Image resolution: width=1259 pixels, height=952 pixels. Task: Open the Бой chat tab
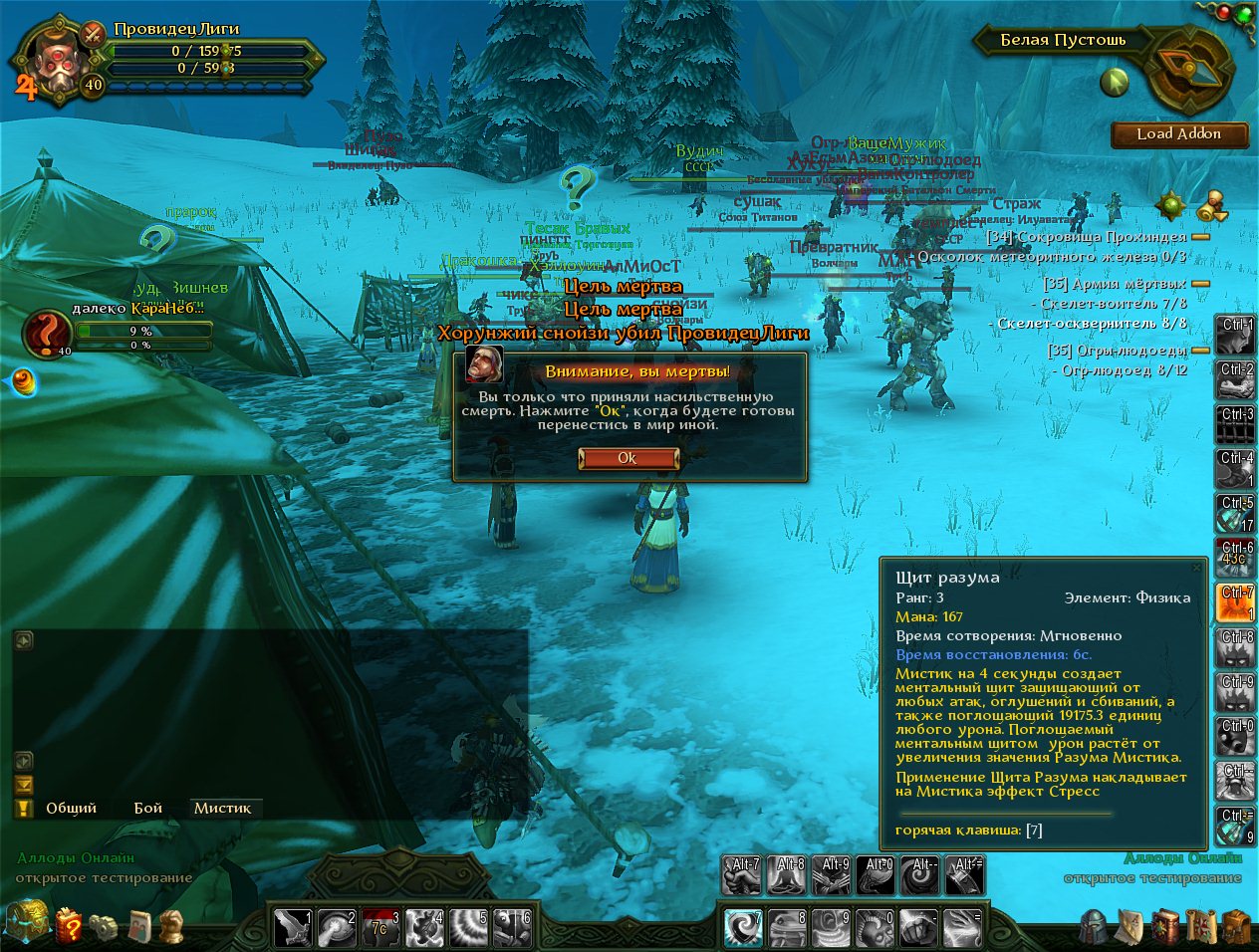[x=148, y=808]
